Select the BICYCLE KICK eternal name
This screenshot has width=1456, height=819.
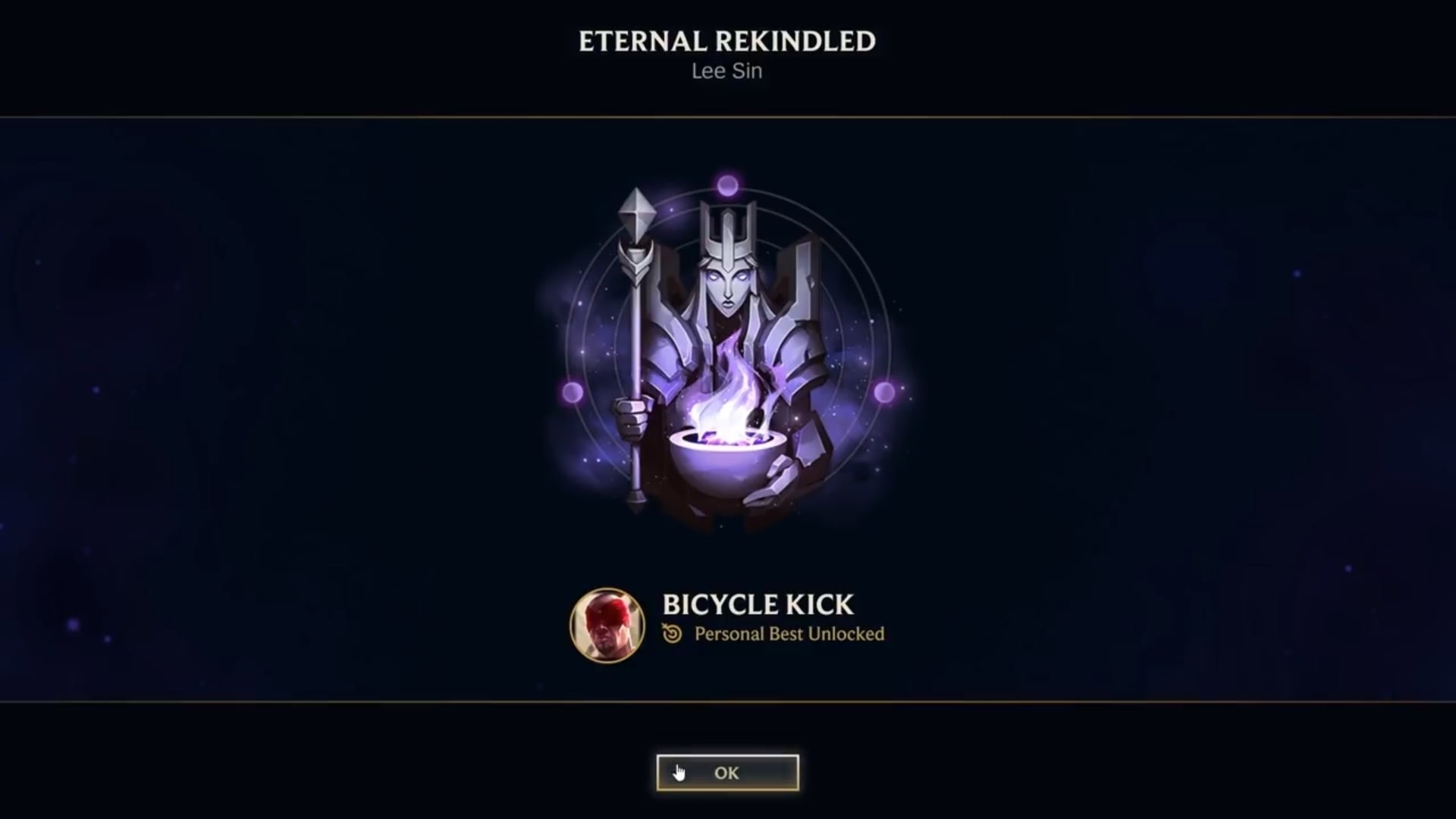[x=757, y=605]
